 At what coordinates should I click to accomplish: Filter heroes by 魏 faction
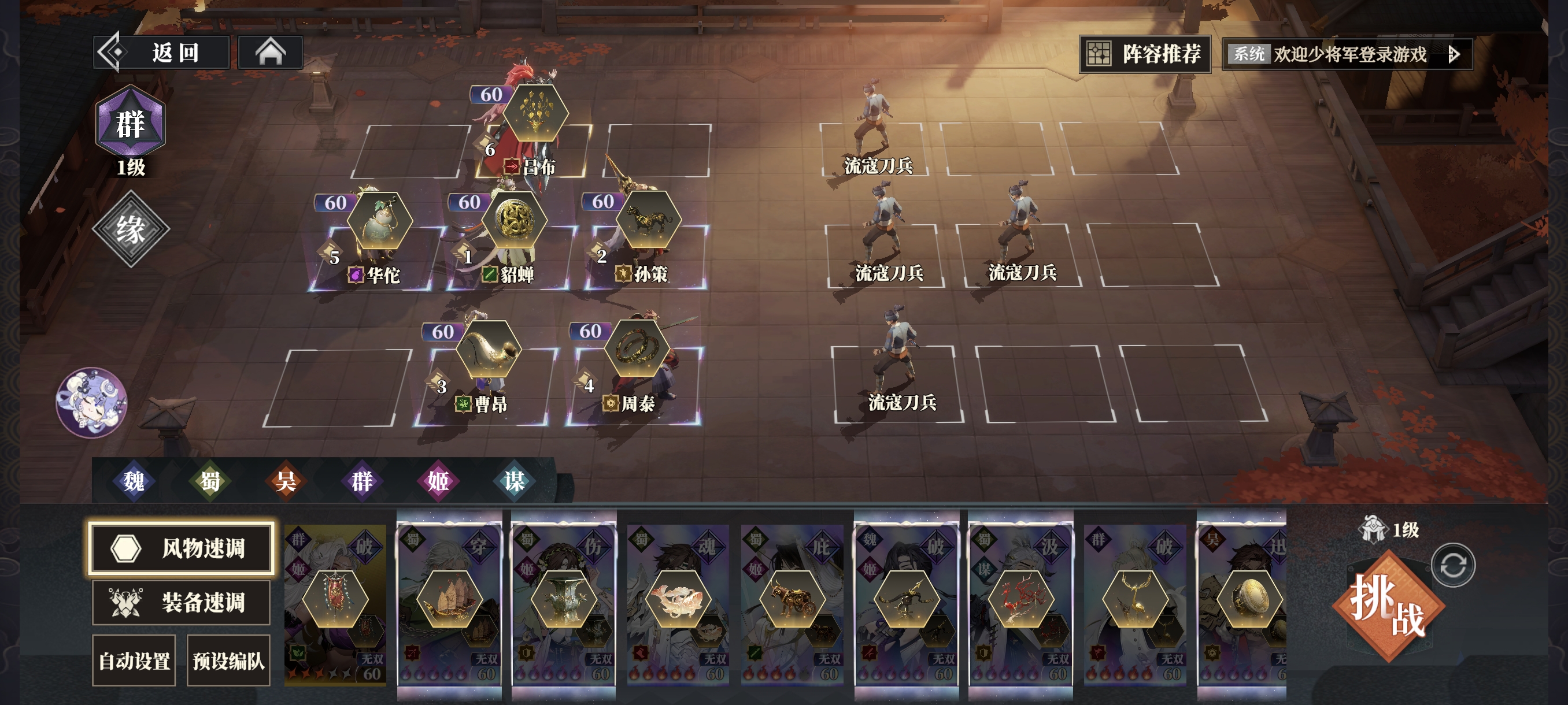[134, 481]
